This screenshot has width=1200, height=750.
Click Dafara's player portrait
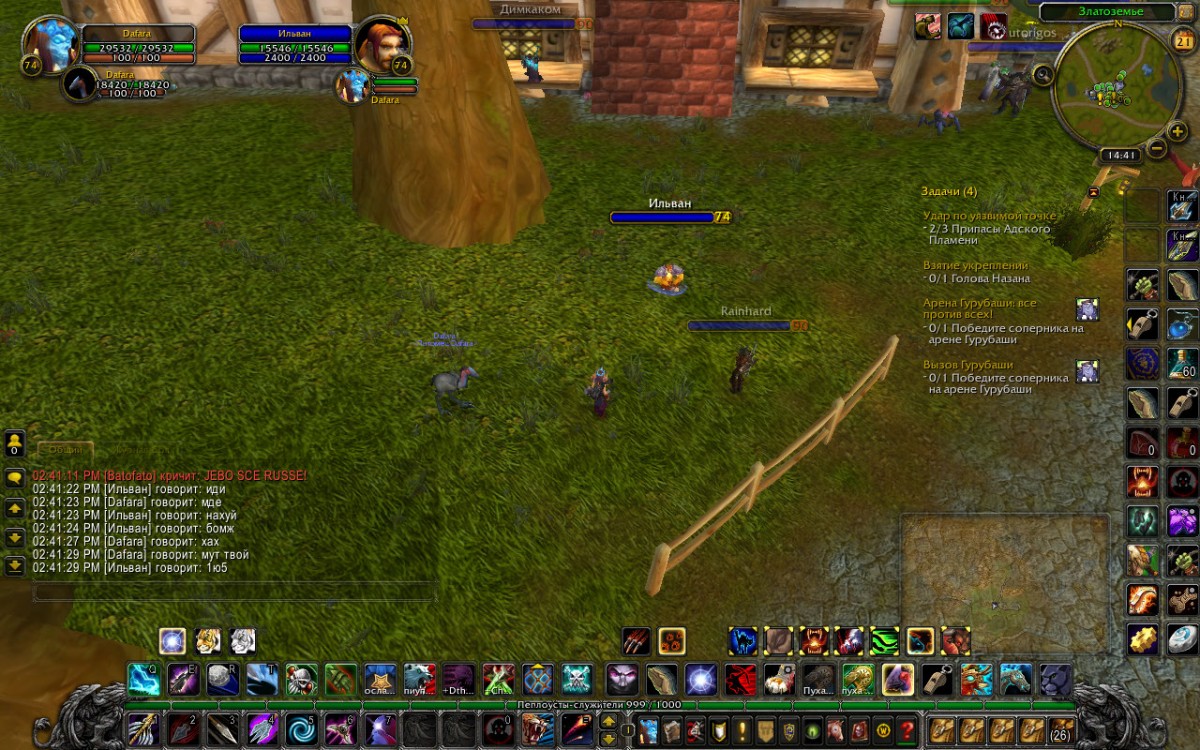tap(50, 46)
